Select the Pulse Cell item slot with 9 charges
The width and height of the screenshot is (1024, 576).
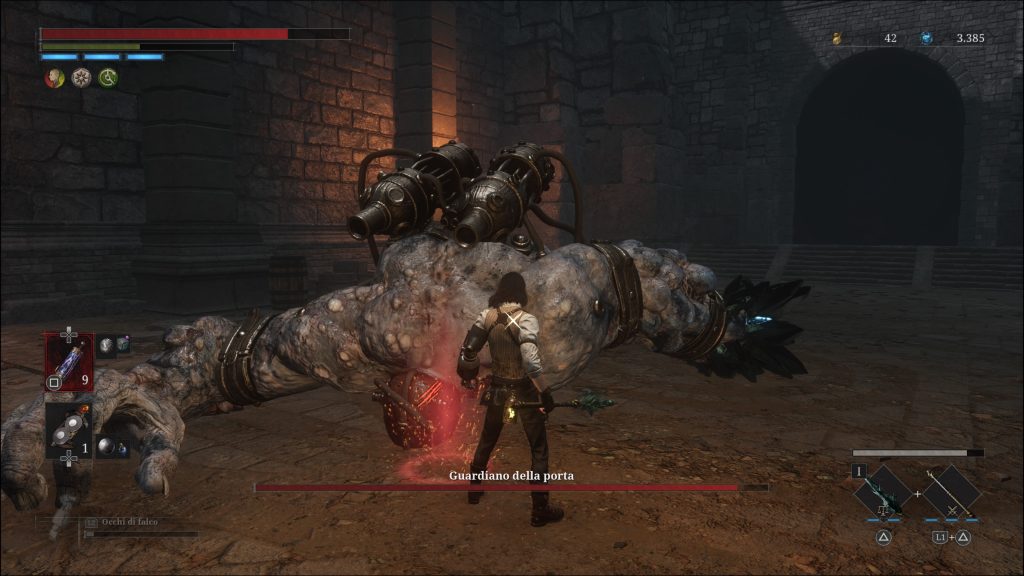tap(69, 360)
